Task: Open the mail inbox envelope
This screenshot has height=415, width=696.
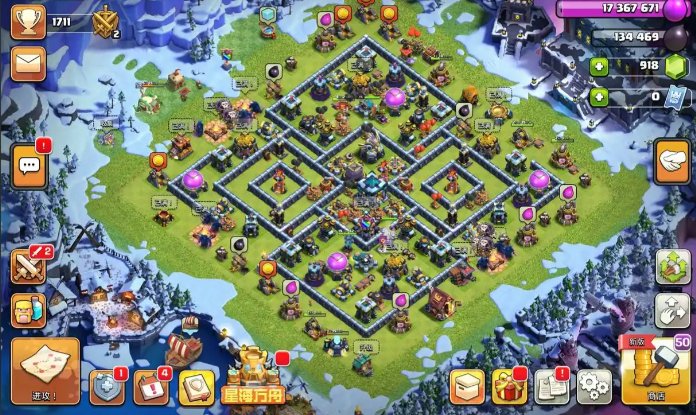Action: pos(29,64)
